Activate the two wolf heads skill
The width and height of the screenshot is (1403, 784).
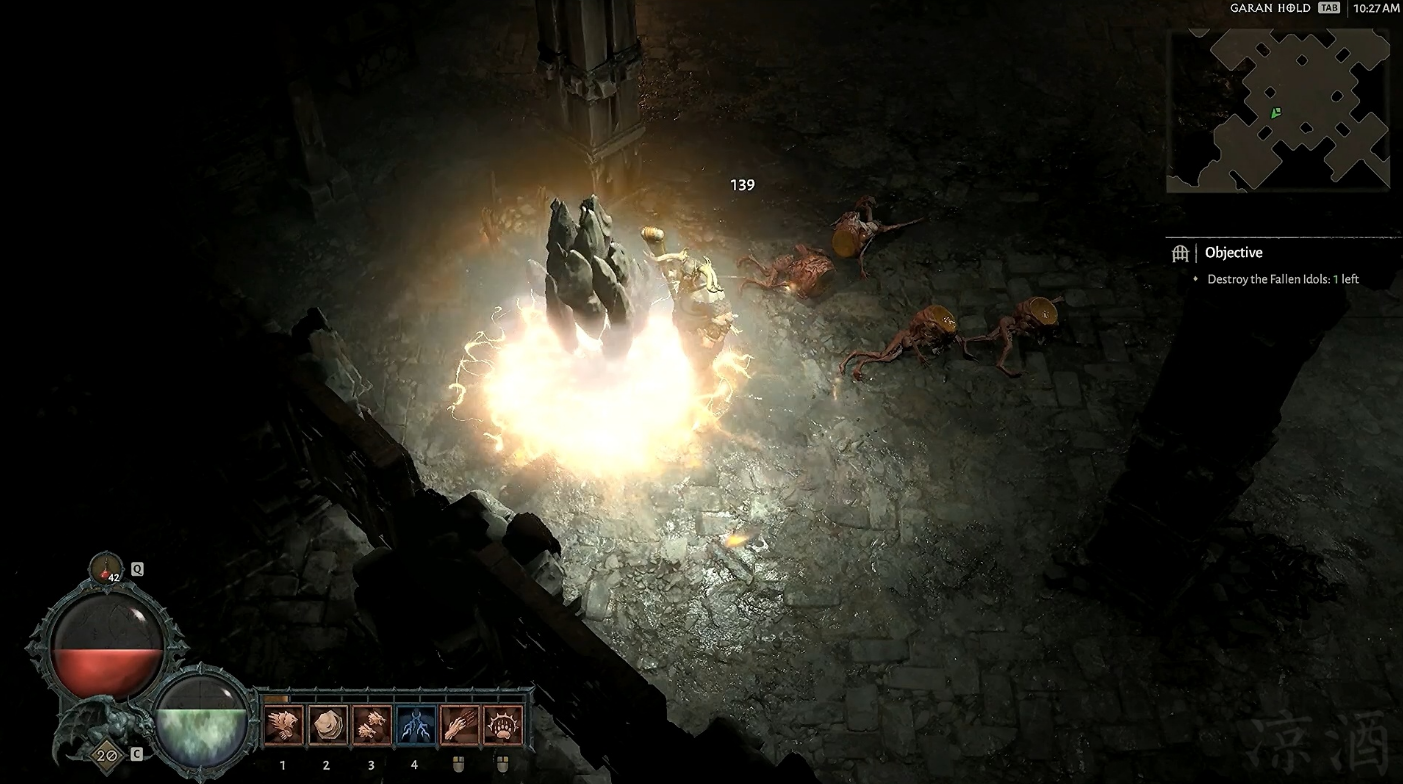[371, 725]
